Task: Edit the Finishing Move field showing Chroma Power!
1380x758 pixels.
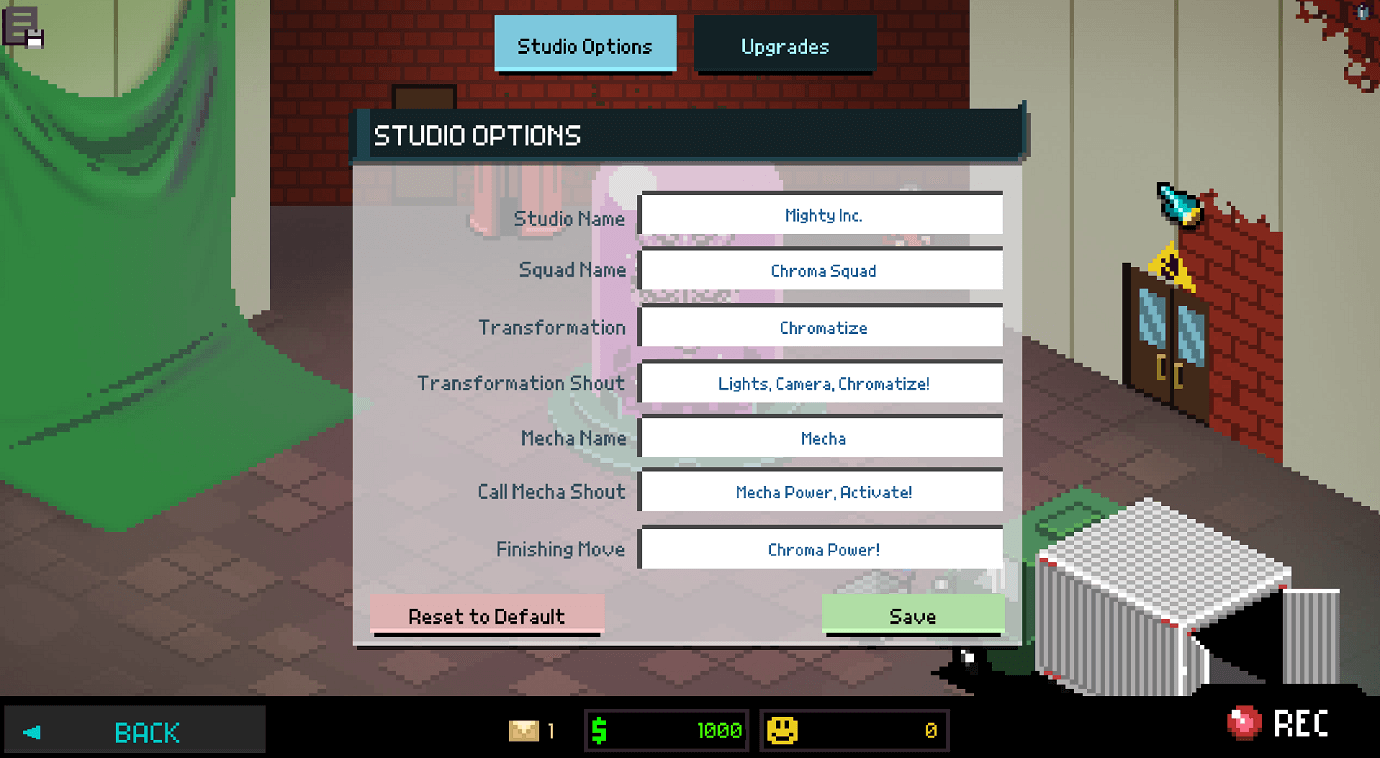Action: 822,548
